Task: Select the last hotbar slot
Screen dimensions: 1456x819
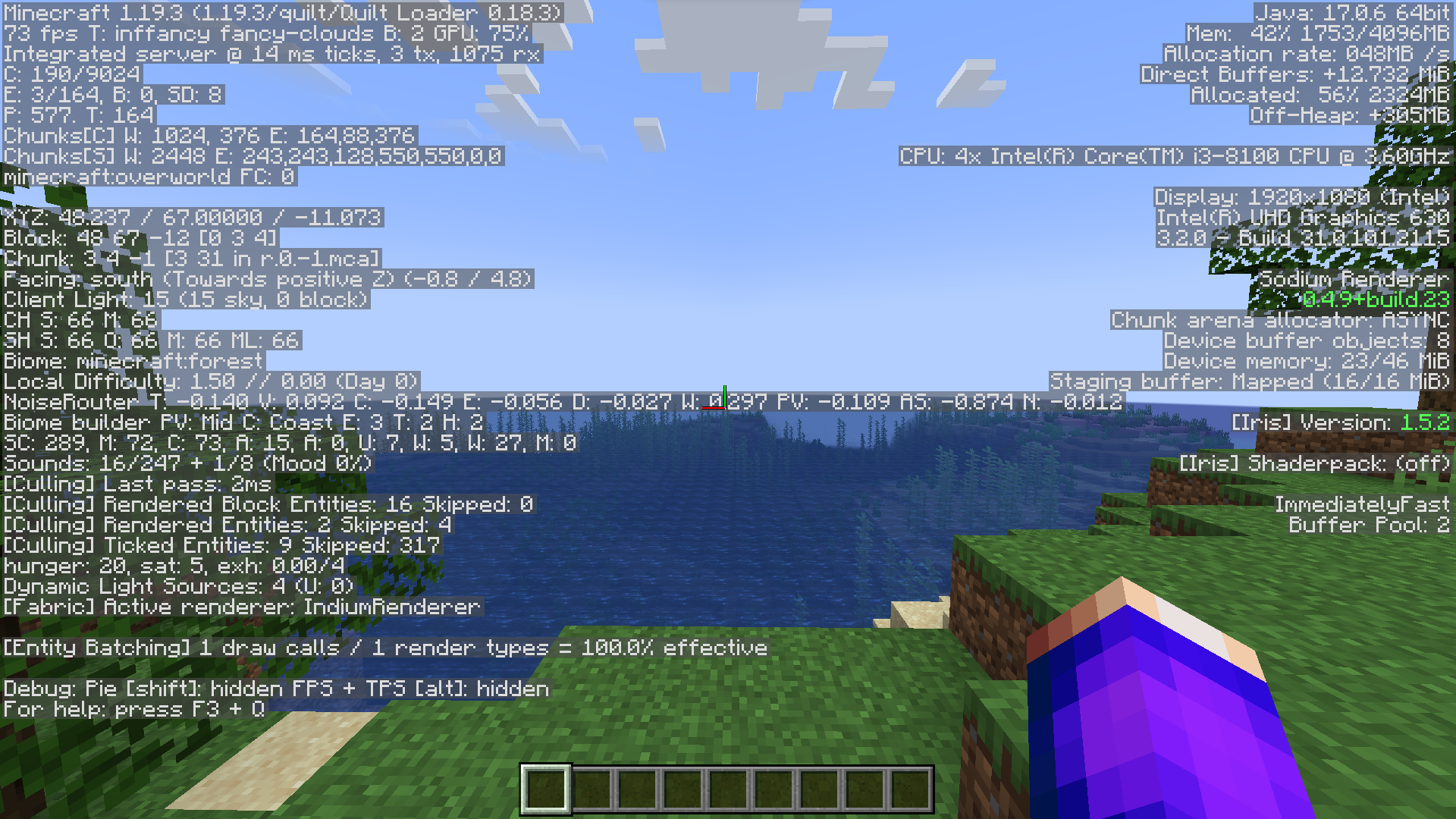Action: (908, 789)
